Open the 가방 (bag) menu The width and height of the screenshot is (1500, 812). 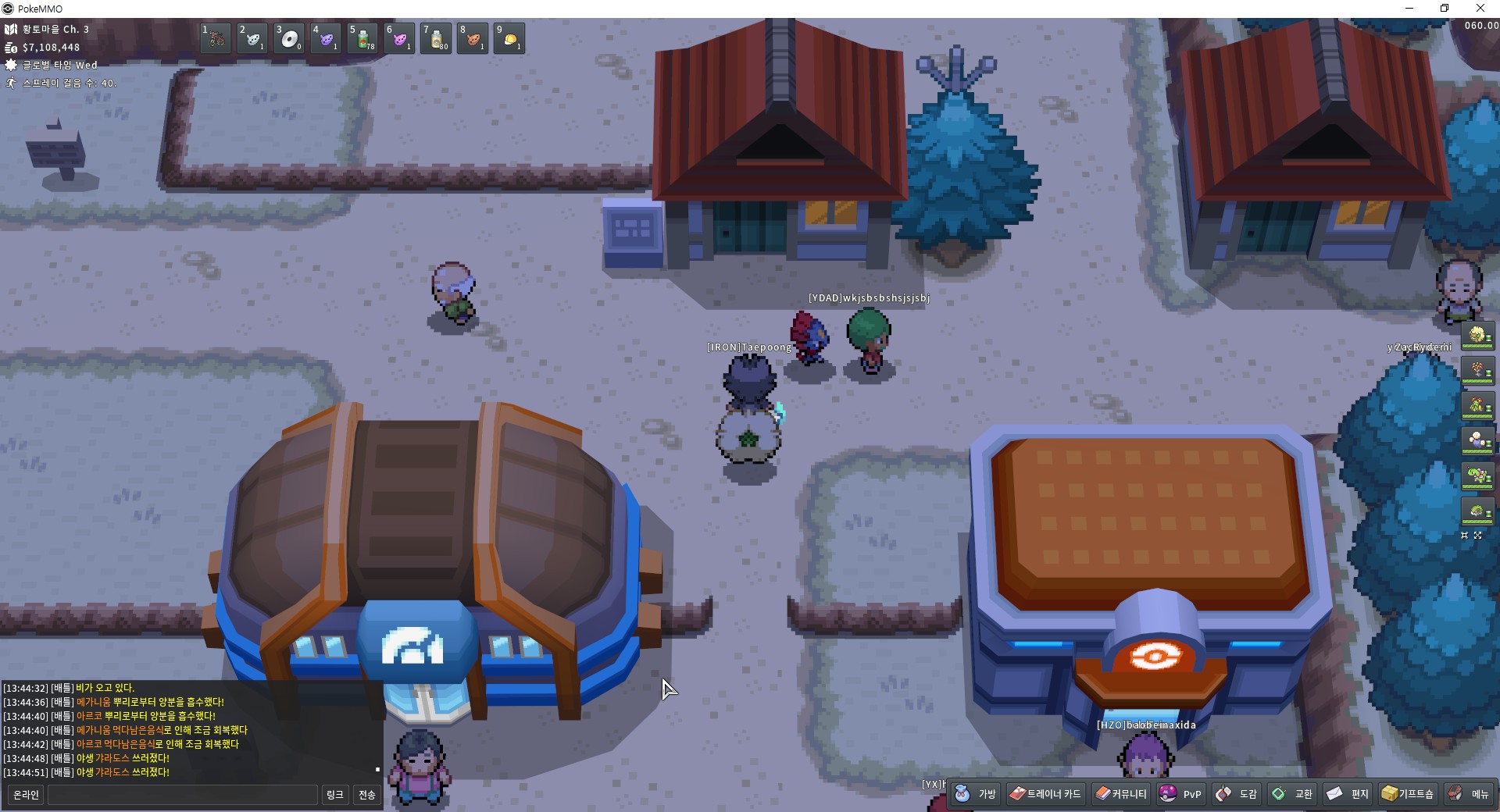[976, 794]
